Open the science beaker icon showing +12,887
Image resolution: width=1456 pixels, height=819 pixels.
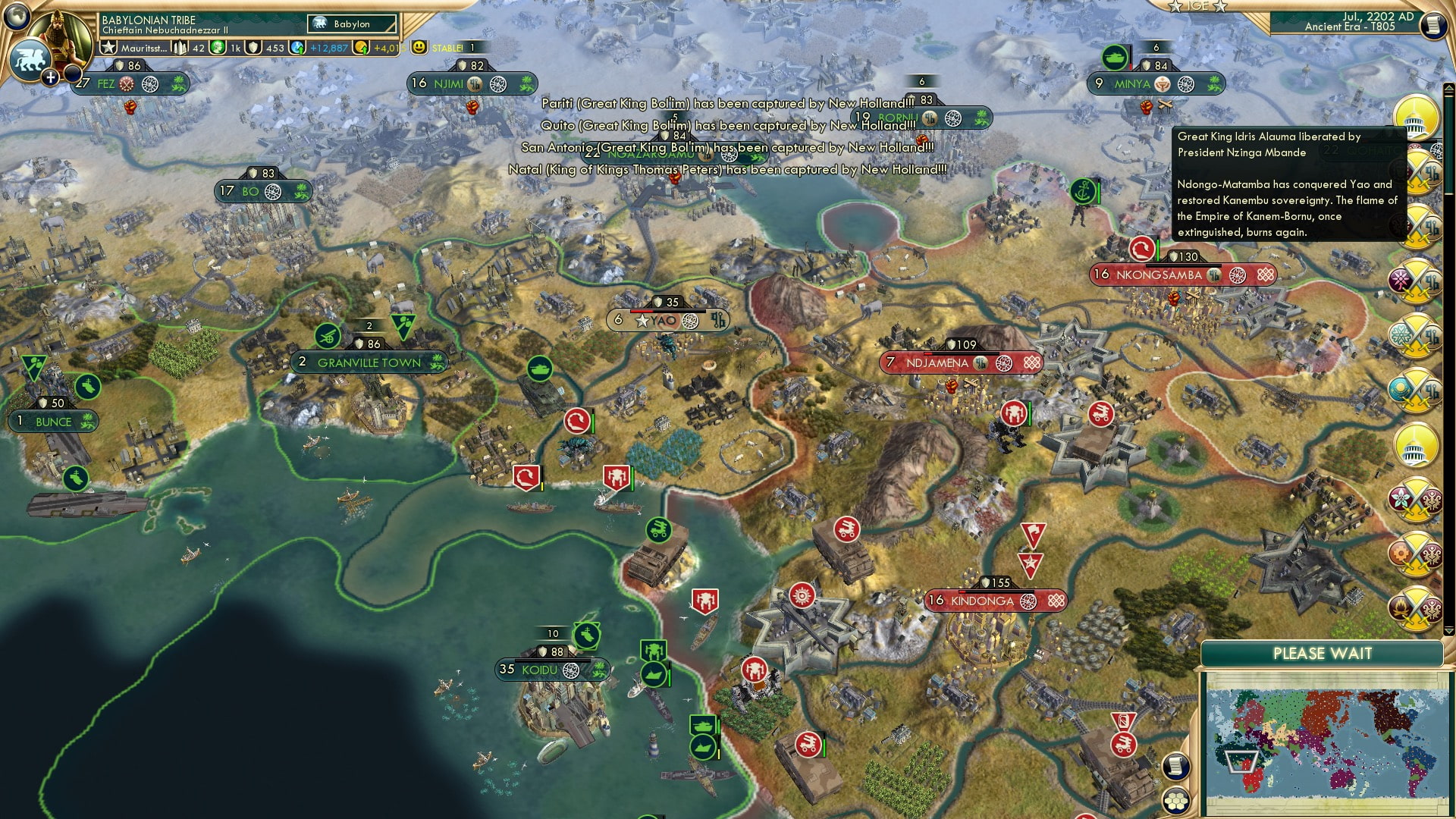[296, 47]
